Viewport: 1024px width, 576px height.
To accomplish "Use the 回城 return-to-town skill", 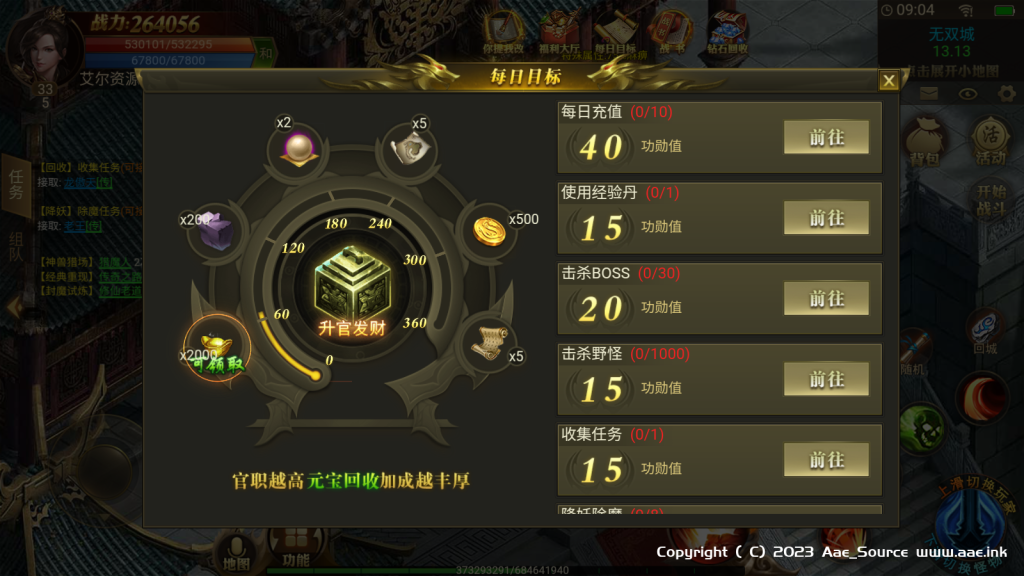I will click(986, 332).
